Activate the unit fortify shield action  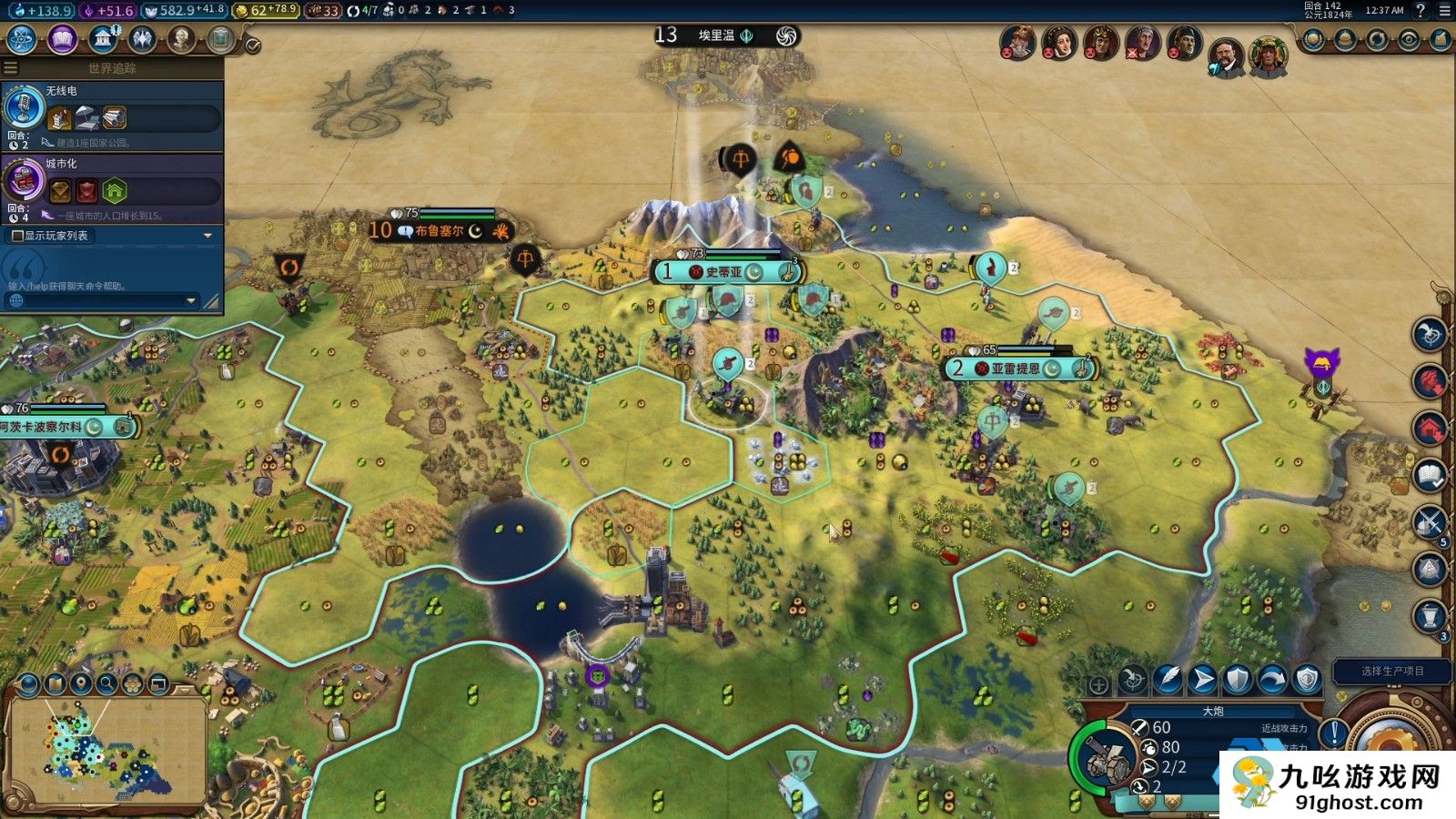pos(1238,679)
